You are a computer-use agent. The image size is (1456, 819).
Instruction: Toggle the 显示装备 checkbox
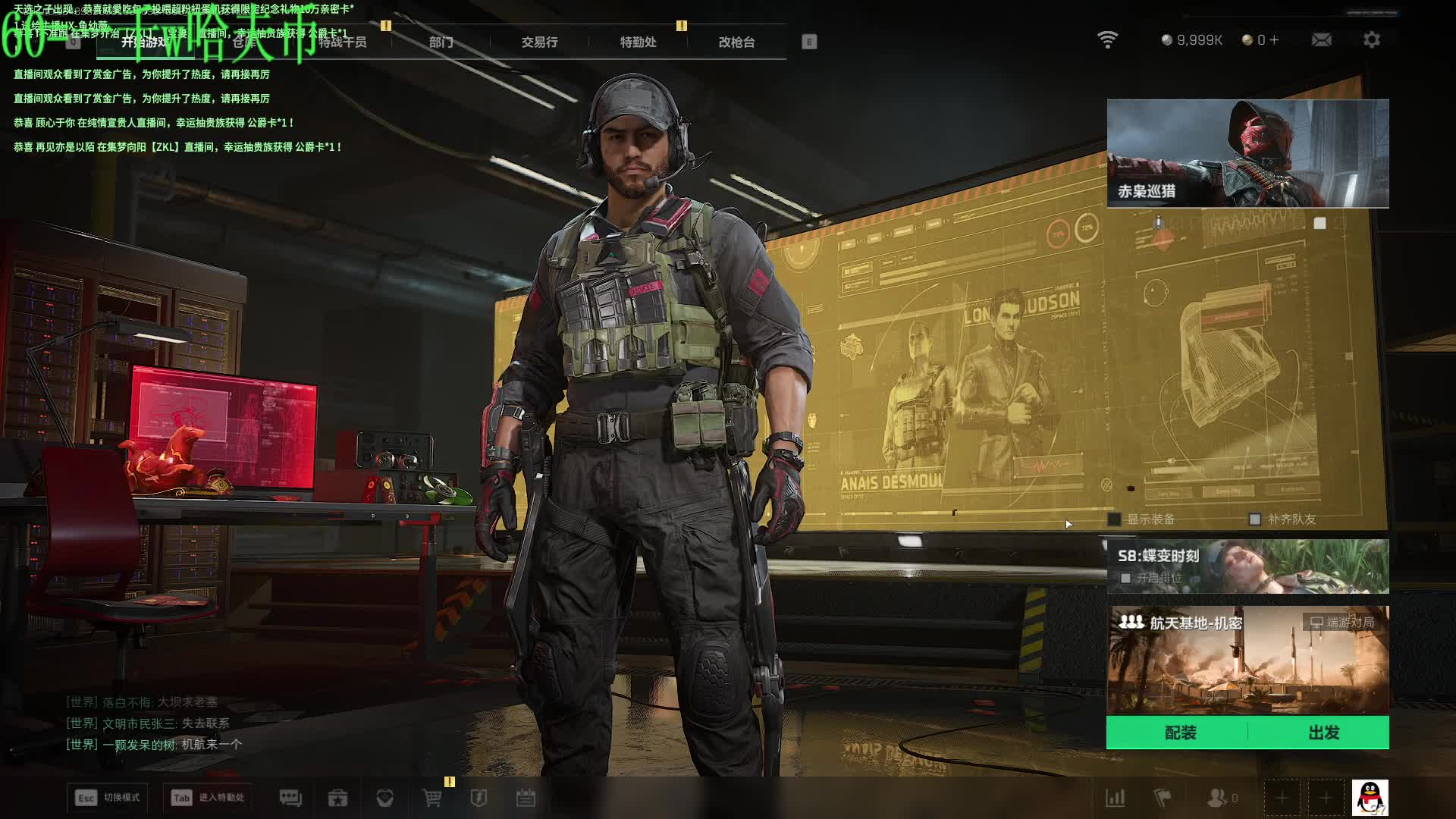pos(1115,519)
